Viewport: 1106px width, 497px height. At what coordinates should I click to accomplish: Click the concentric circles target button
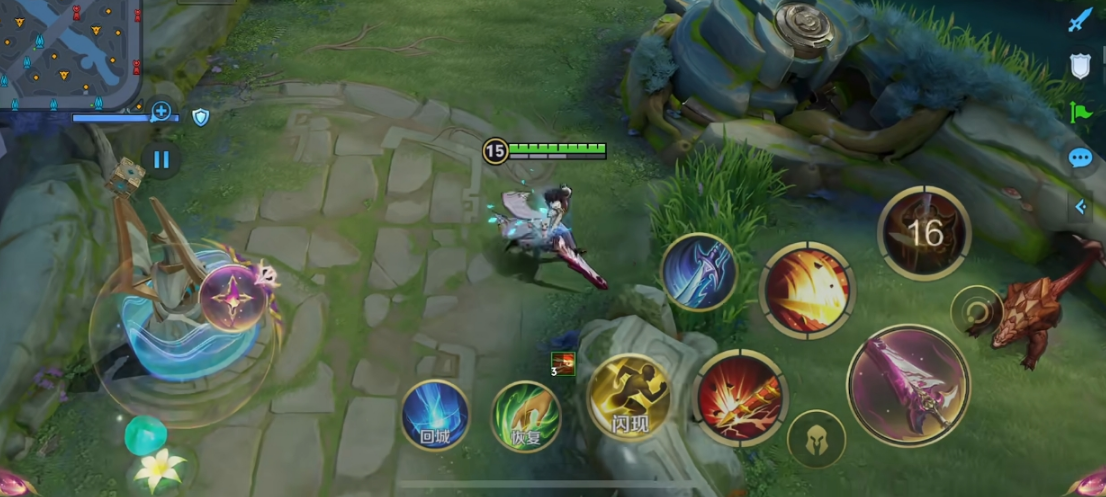tap(976, 312)
